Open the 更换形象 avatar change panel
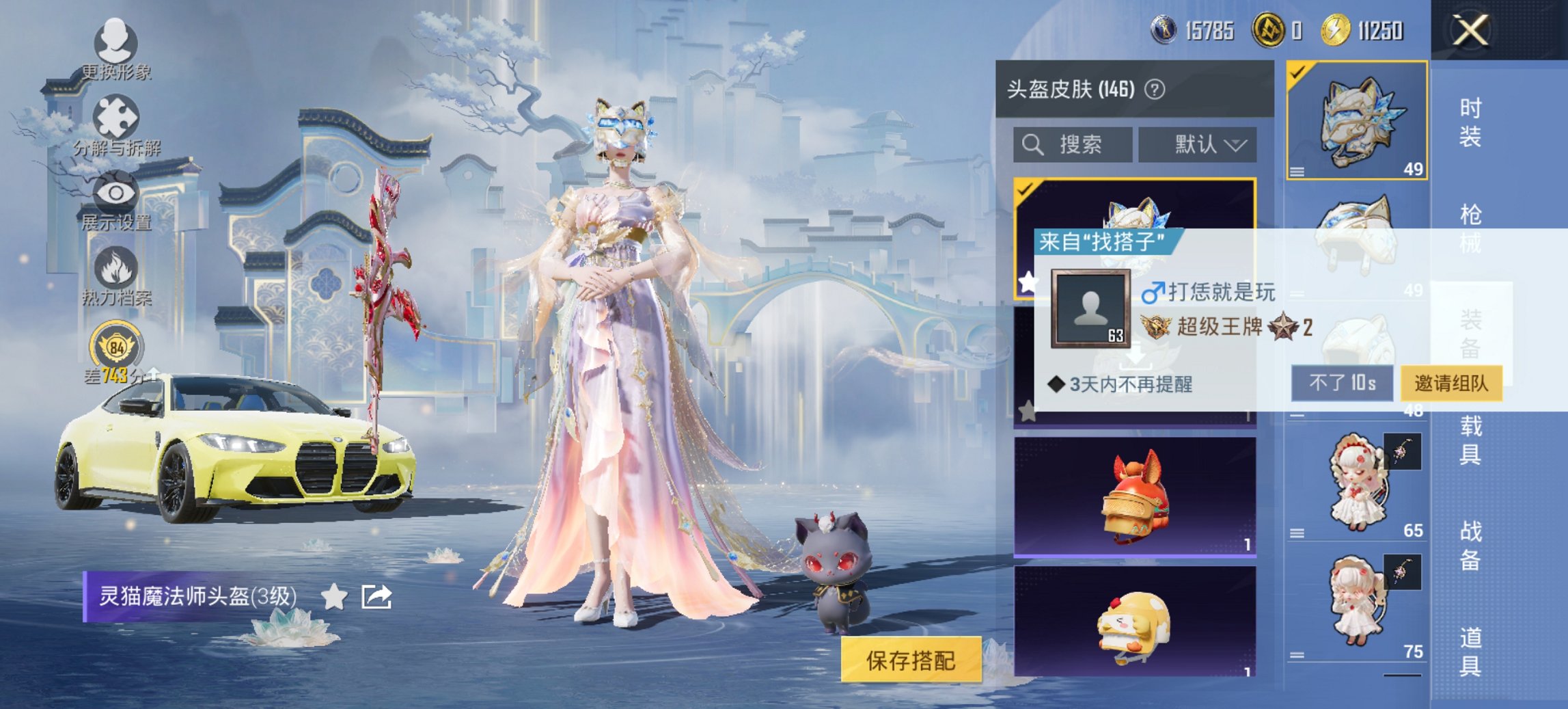 pos(116,49)
